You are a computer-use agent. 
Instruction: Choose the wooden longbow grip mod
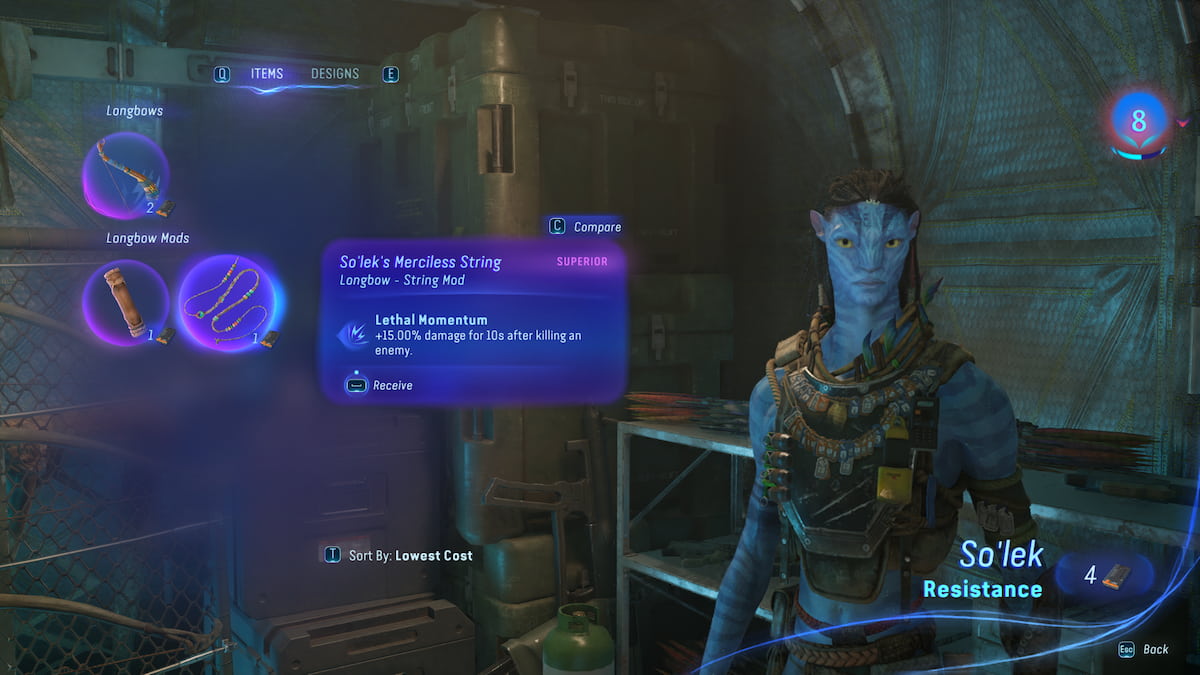125,302
